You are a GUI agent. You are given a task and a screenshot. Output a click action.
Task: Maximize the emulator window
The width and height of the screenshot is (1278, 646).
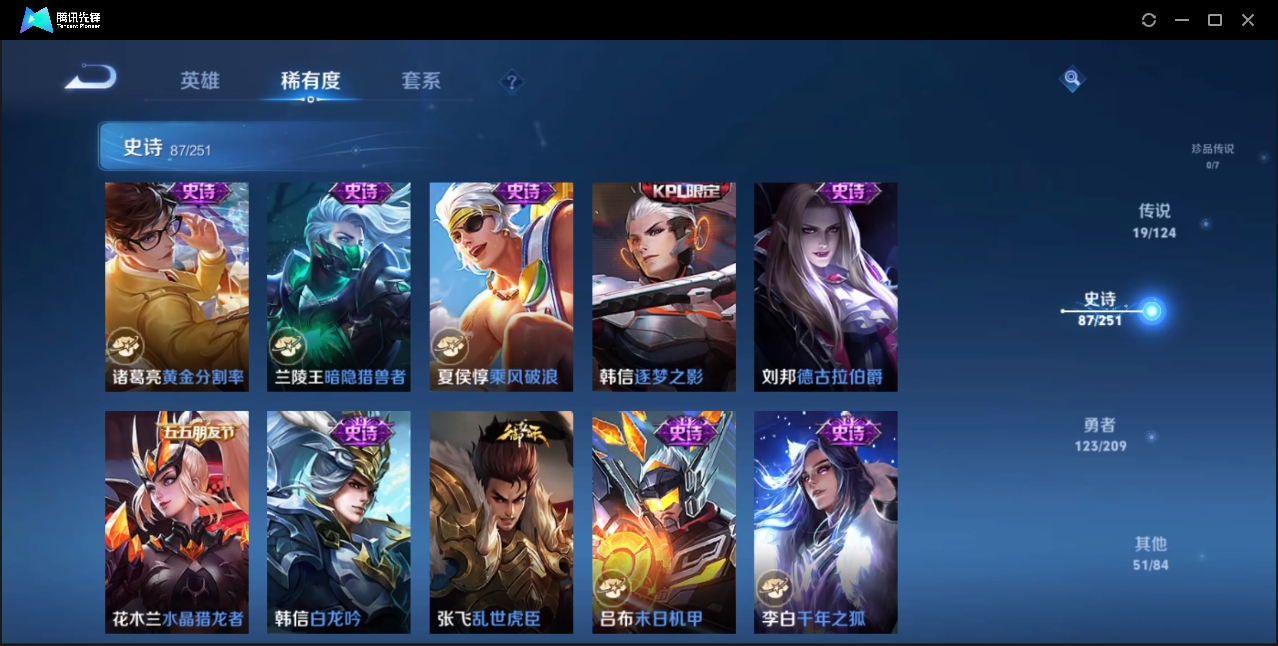point(1215,20)
